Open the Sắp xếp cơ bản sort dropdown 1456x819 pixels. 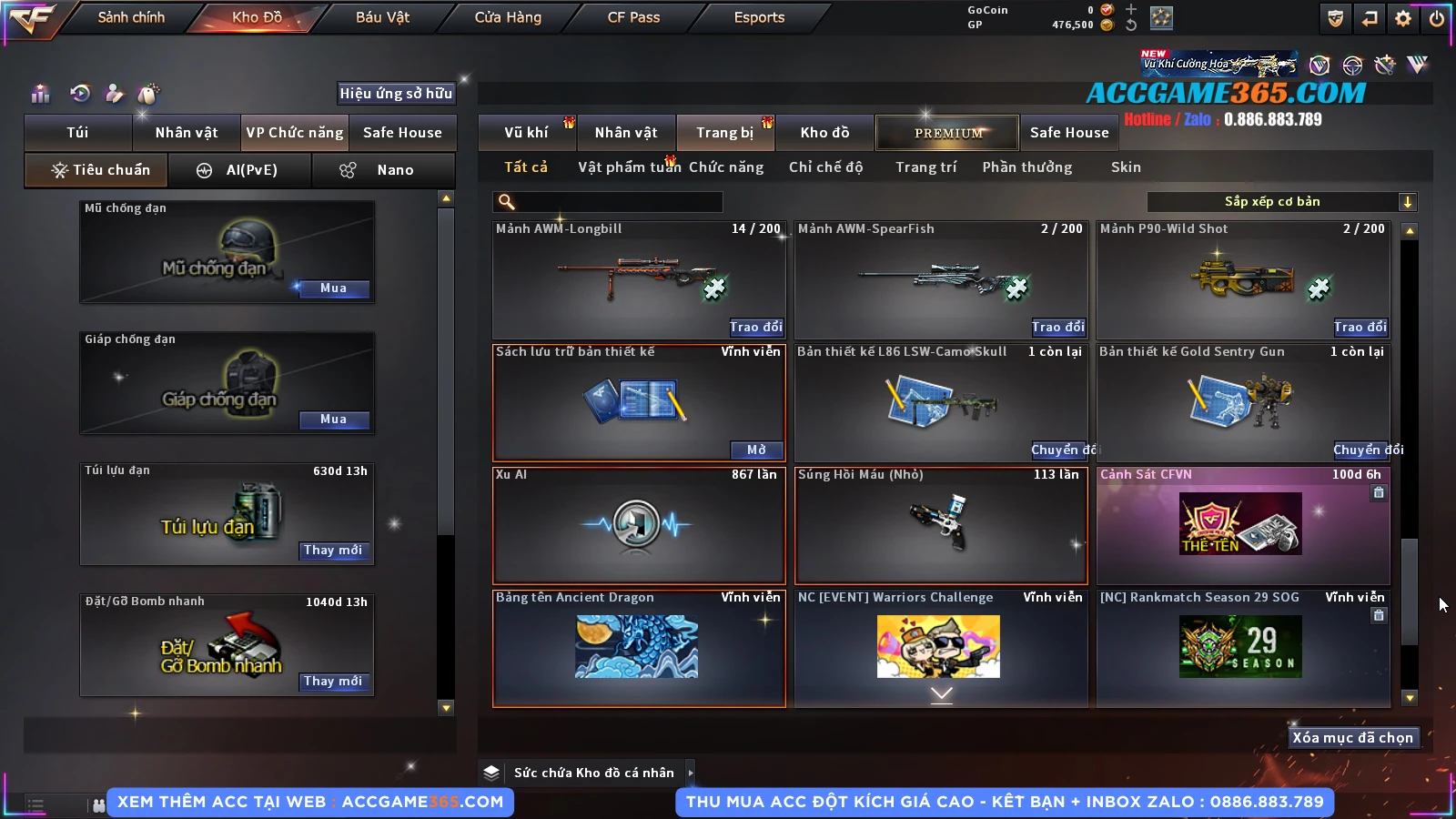coord(1281,202)
